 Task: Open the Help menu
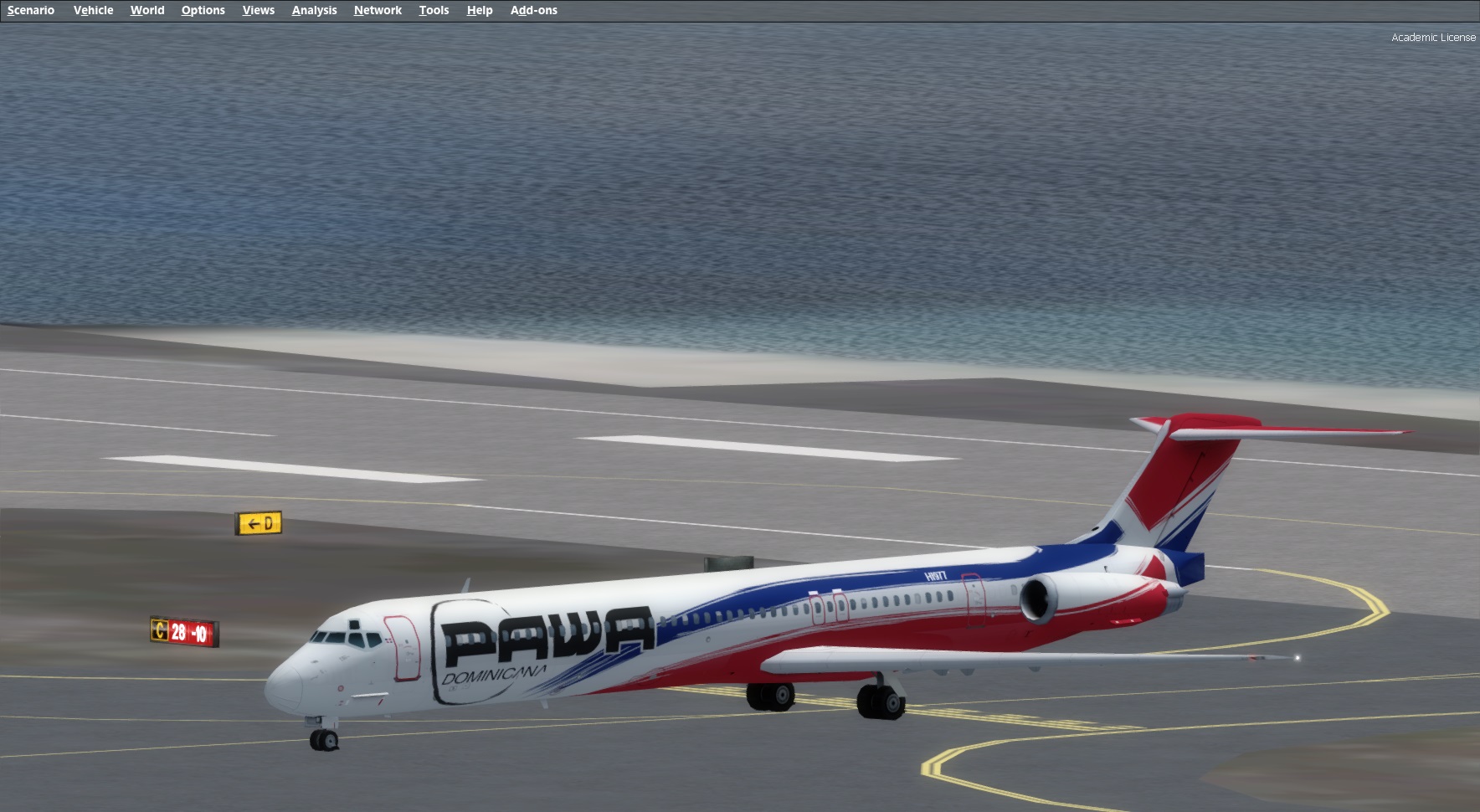pyautogui.click(x=480, y=10)
